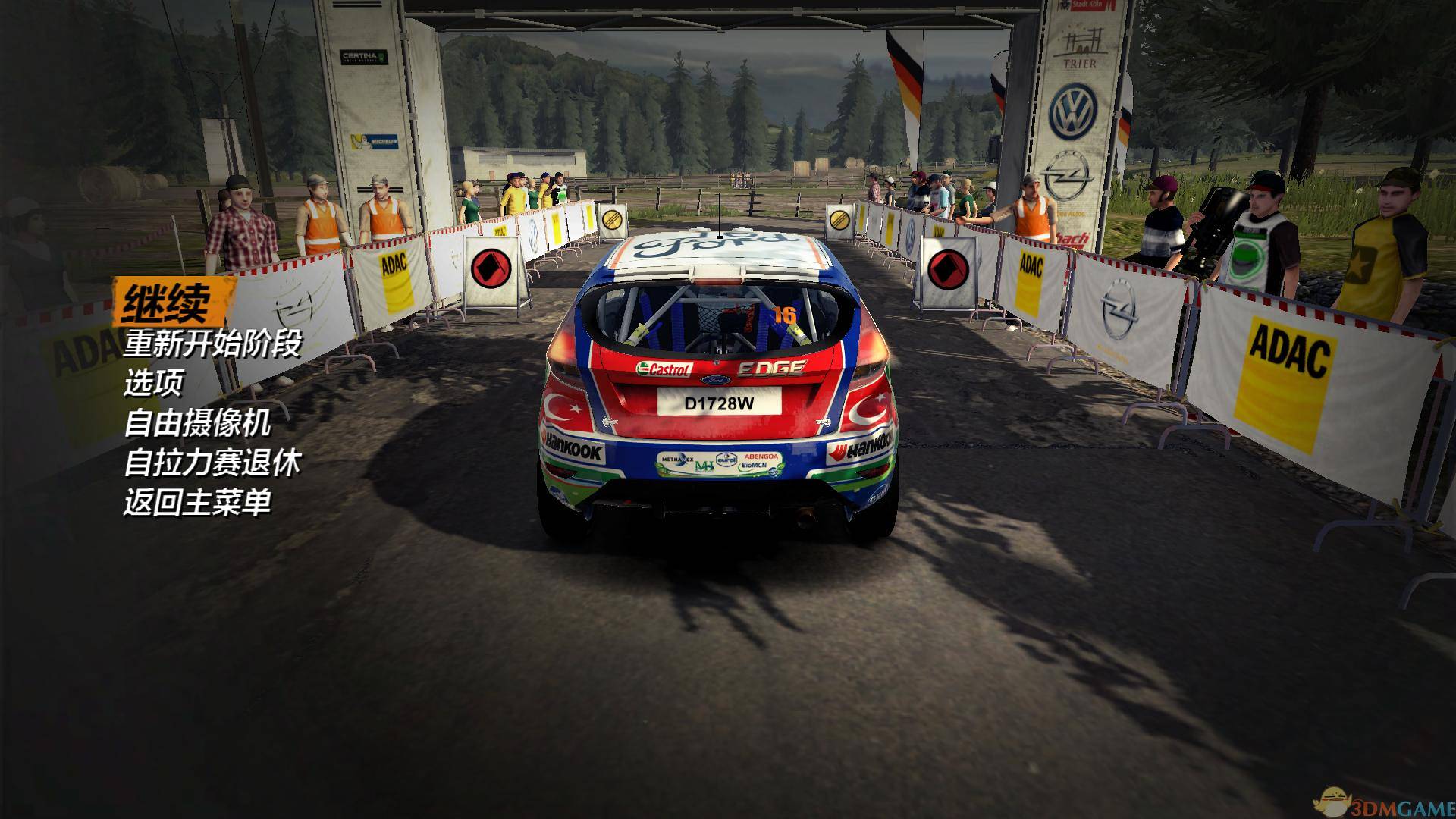The width and height of the screenshot is (1456, 819).
Task: Choose 重新开始阶段 to restart the stage
Action: tap(212, 344)
